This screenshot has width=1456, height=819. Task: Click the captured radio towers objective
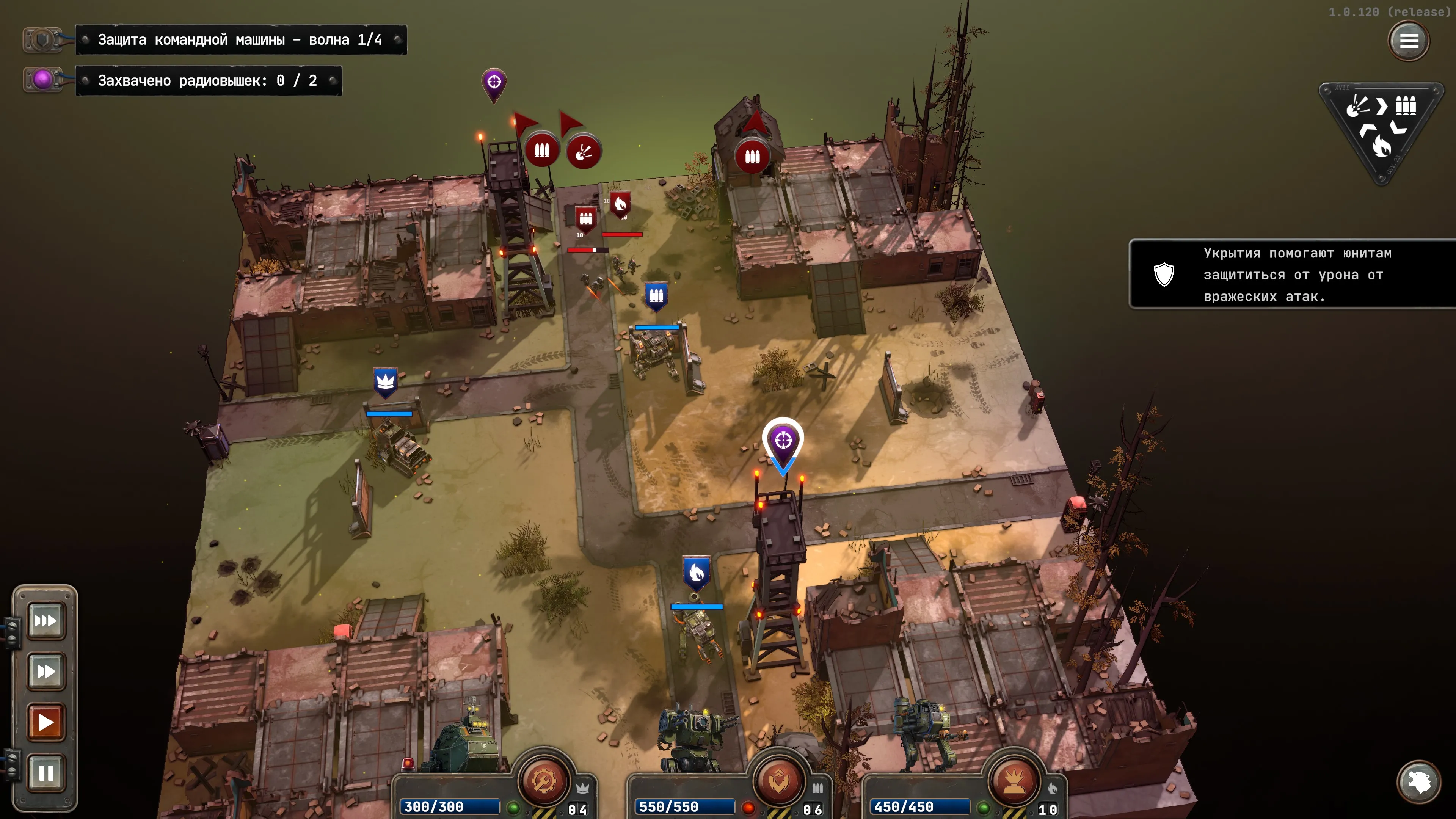point(208,80)
